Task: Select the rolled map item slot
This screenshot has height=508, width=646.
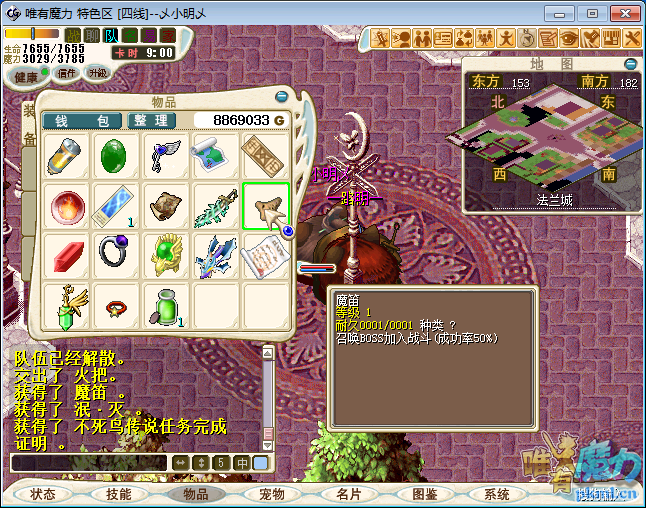Action: point(217,156)
